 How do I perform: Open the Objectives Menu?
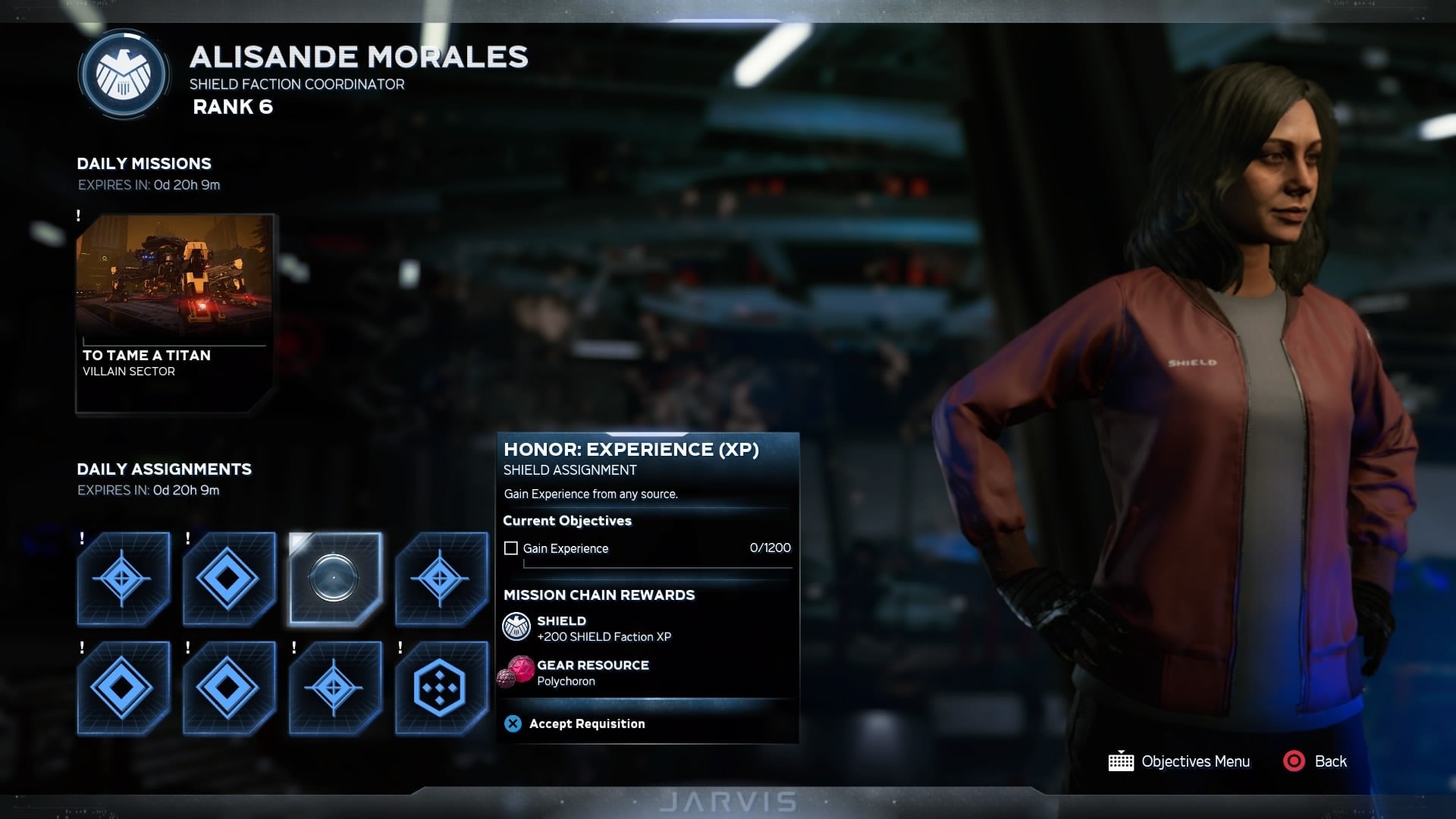(1195, 761)
